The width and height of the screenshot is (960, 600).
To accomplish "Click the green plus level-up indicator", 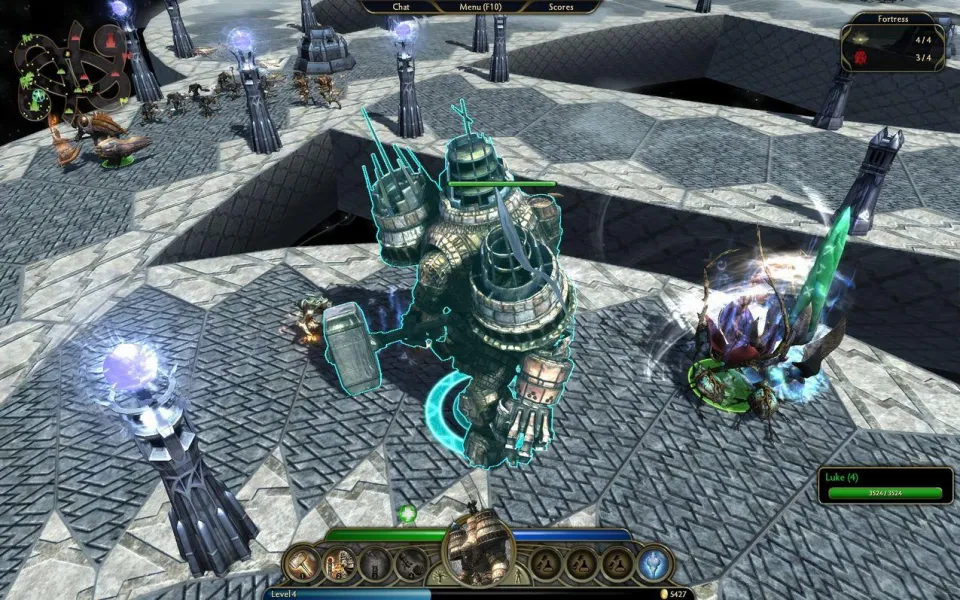I will point(407,514).
